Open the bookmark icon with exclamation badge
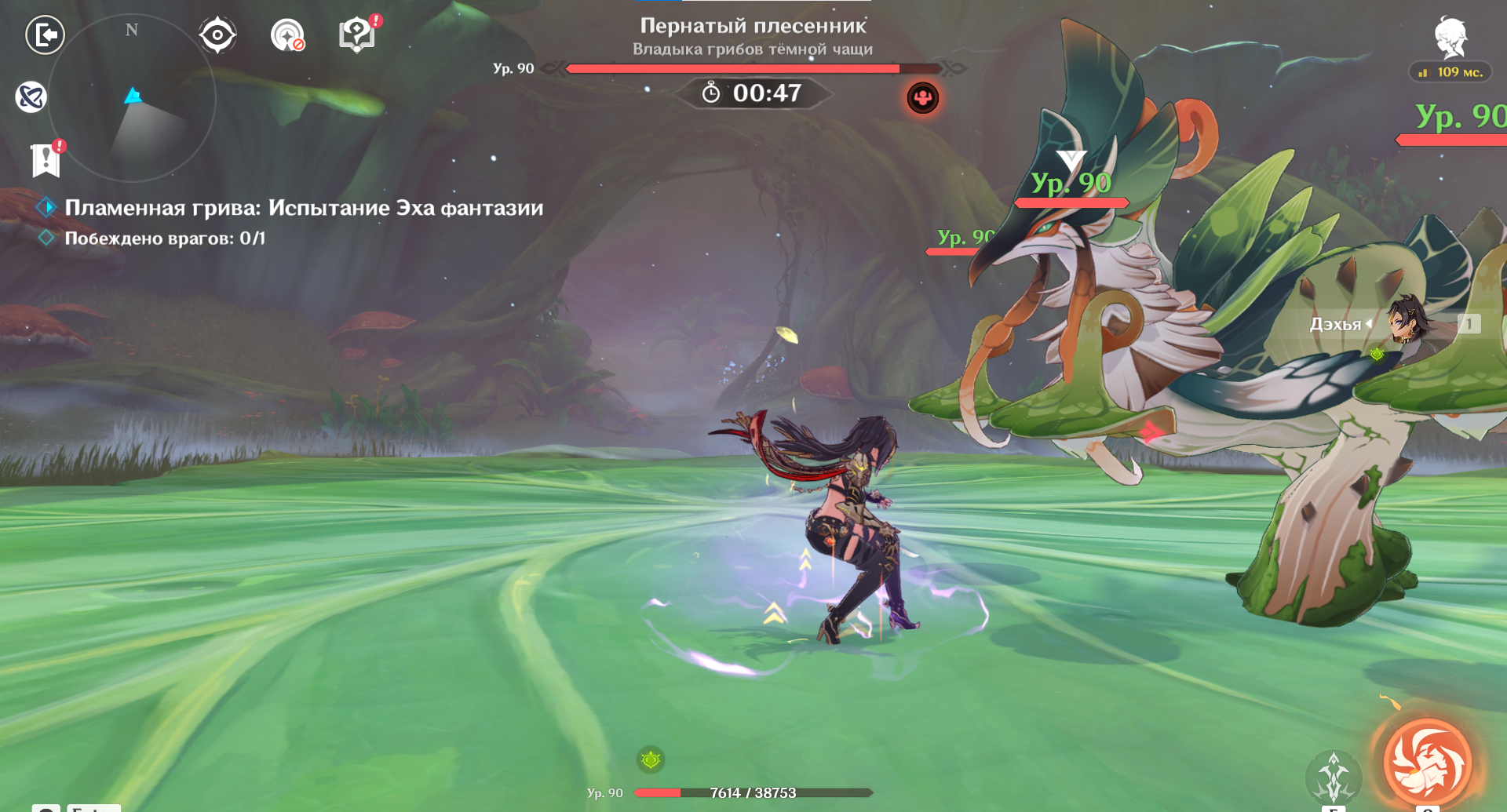 point(46,160)
